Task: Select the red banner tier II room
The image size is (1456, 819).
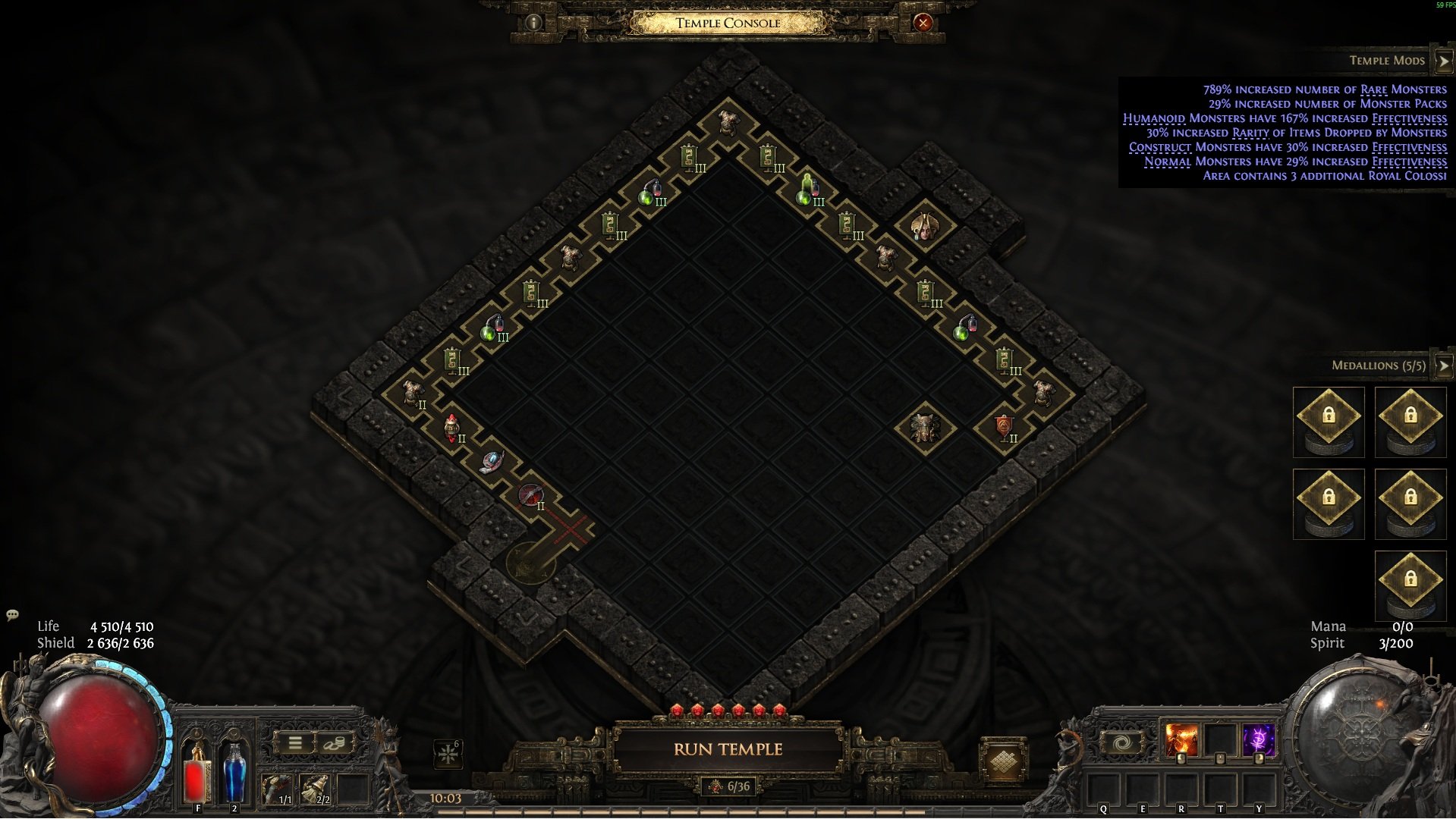Action: pyautogui.click(x=1004, y=428)
